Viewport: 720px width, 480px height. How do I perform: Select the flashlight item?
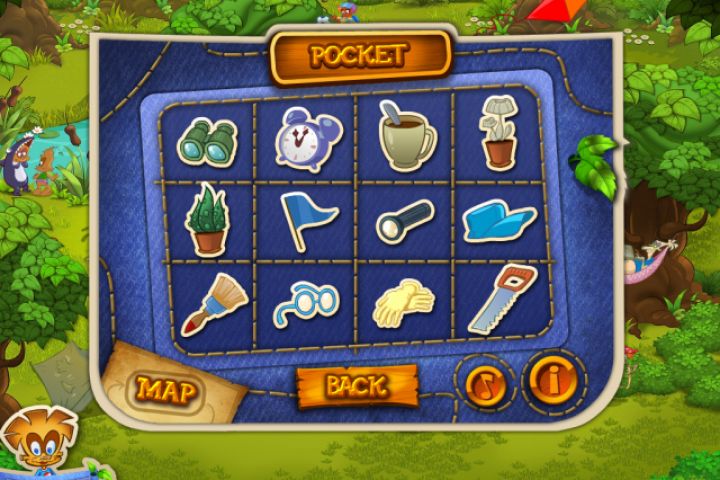pyautogui.click(x=405, y=221)
